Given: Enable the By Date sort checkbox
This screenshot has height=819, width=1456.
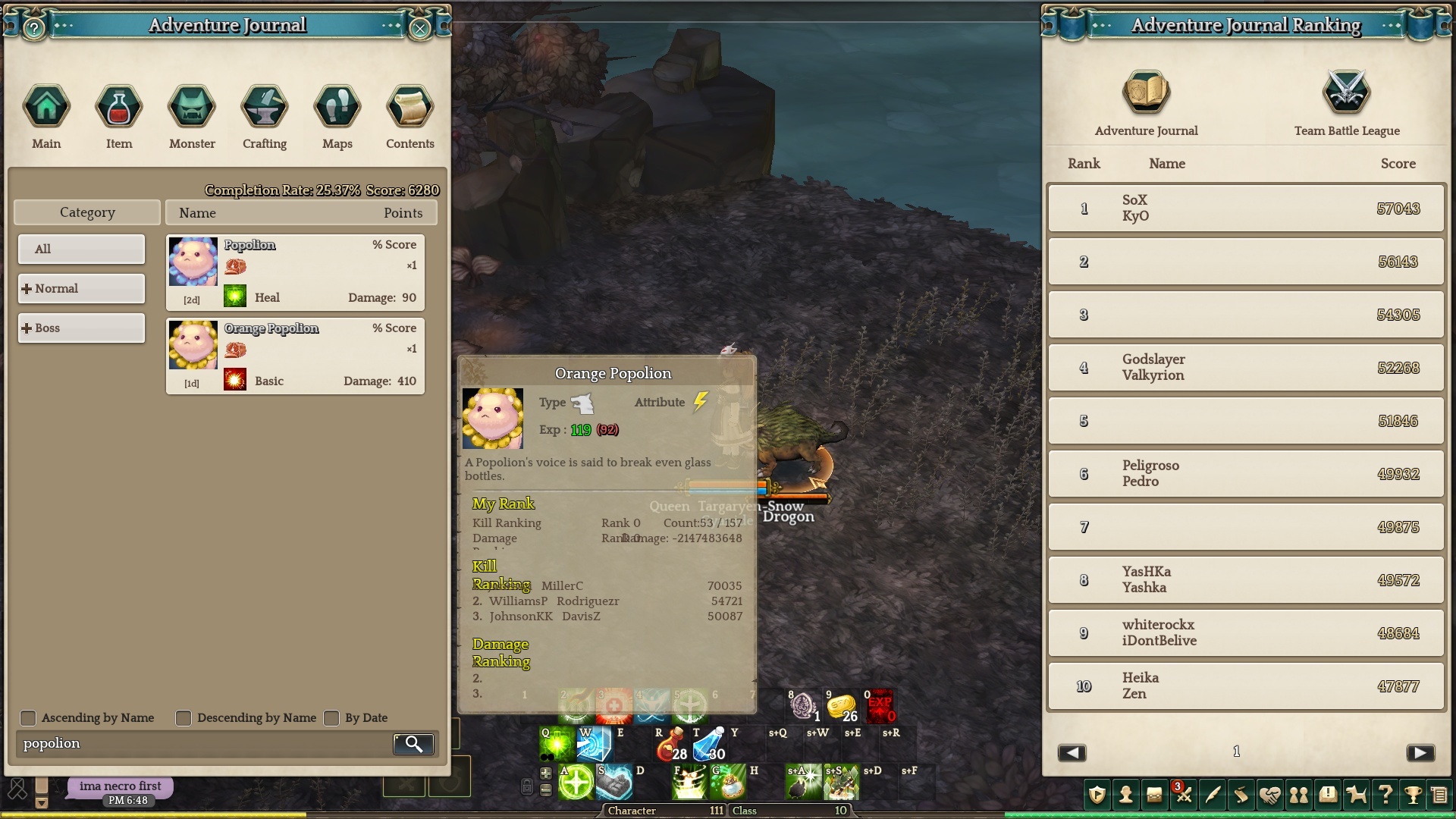Looking at the screenshot, I should [331, 718].
